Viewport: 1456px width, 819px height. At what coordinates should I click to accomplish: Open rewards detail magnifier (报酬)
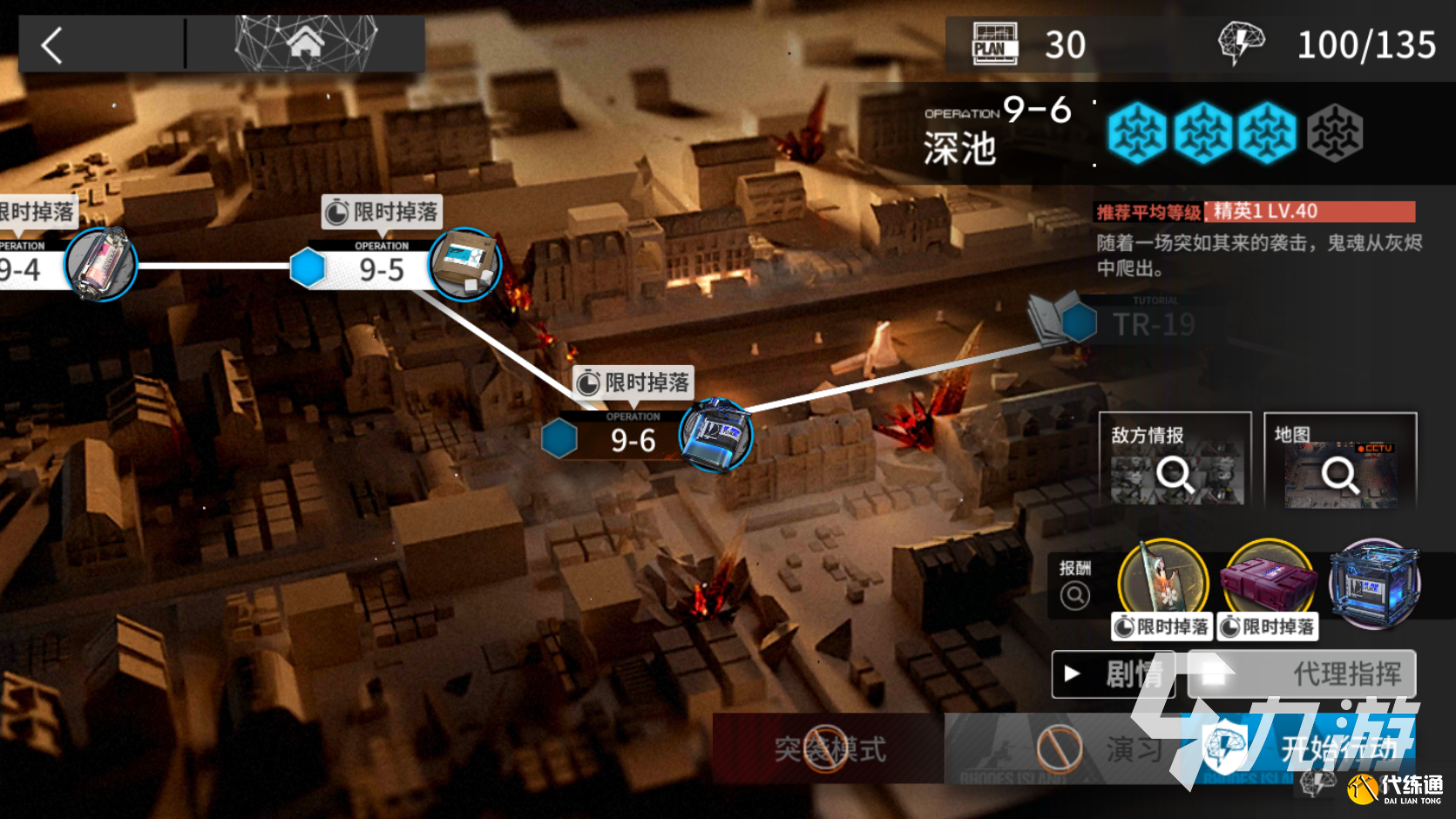coord(1075,595)
